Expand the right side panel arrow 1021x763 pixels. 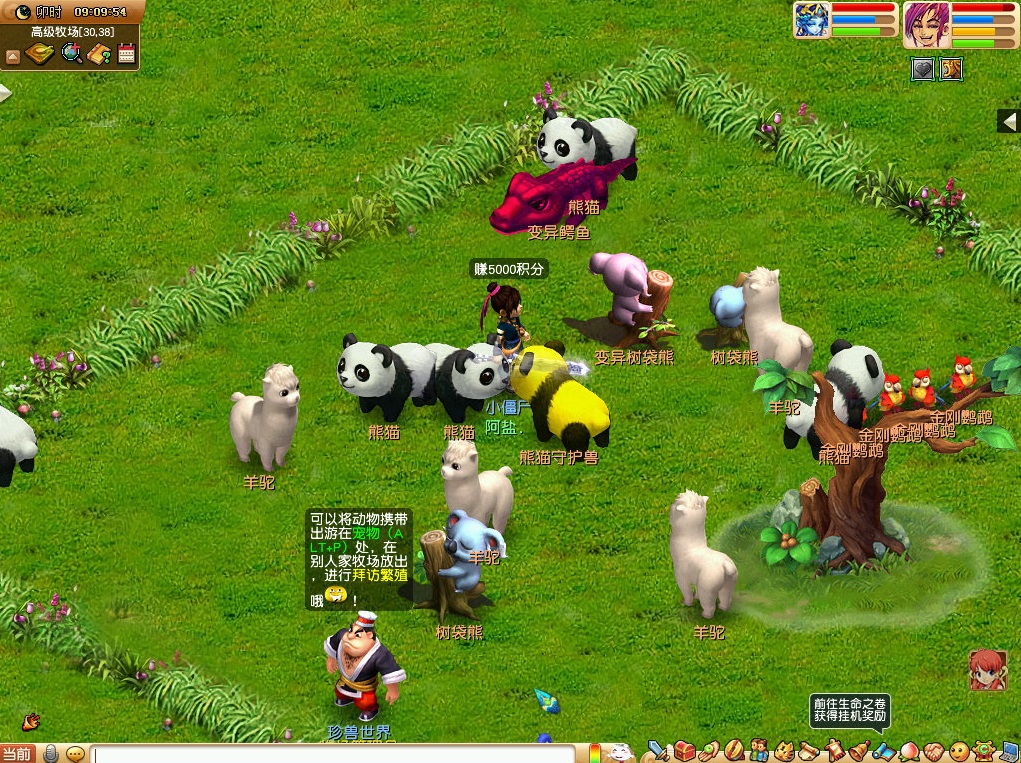click(x=1009, y=121)
